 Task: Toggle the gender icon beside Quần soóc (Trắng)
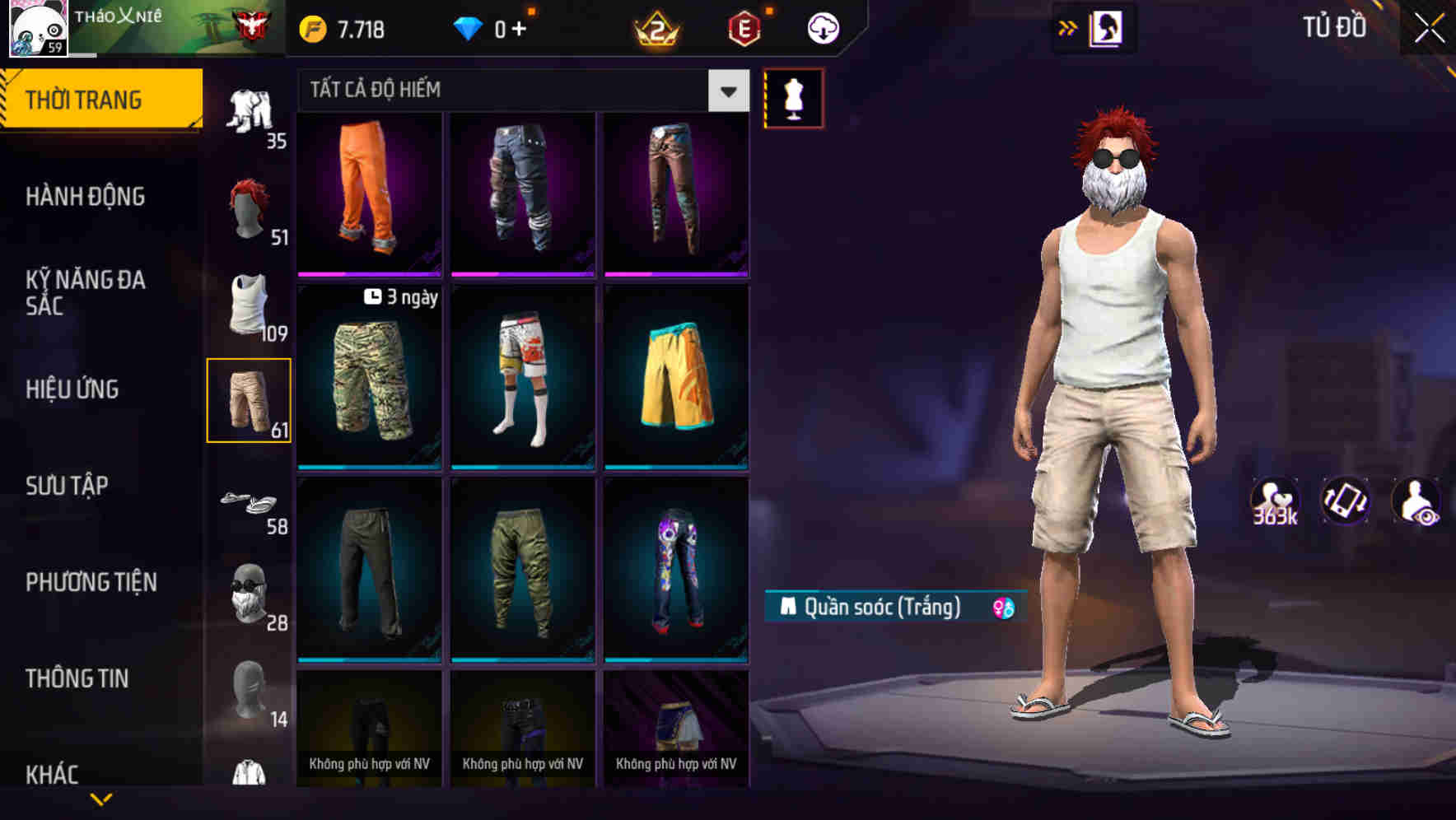[1001, 606]
